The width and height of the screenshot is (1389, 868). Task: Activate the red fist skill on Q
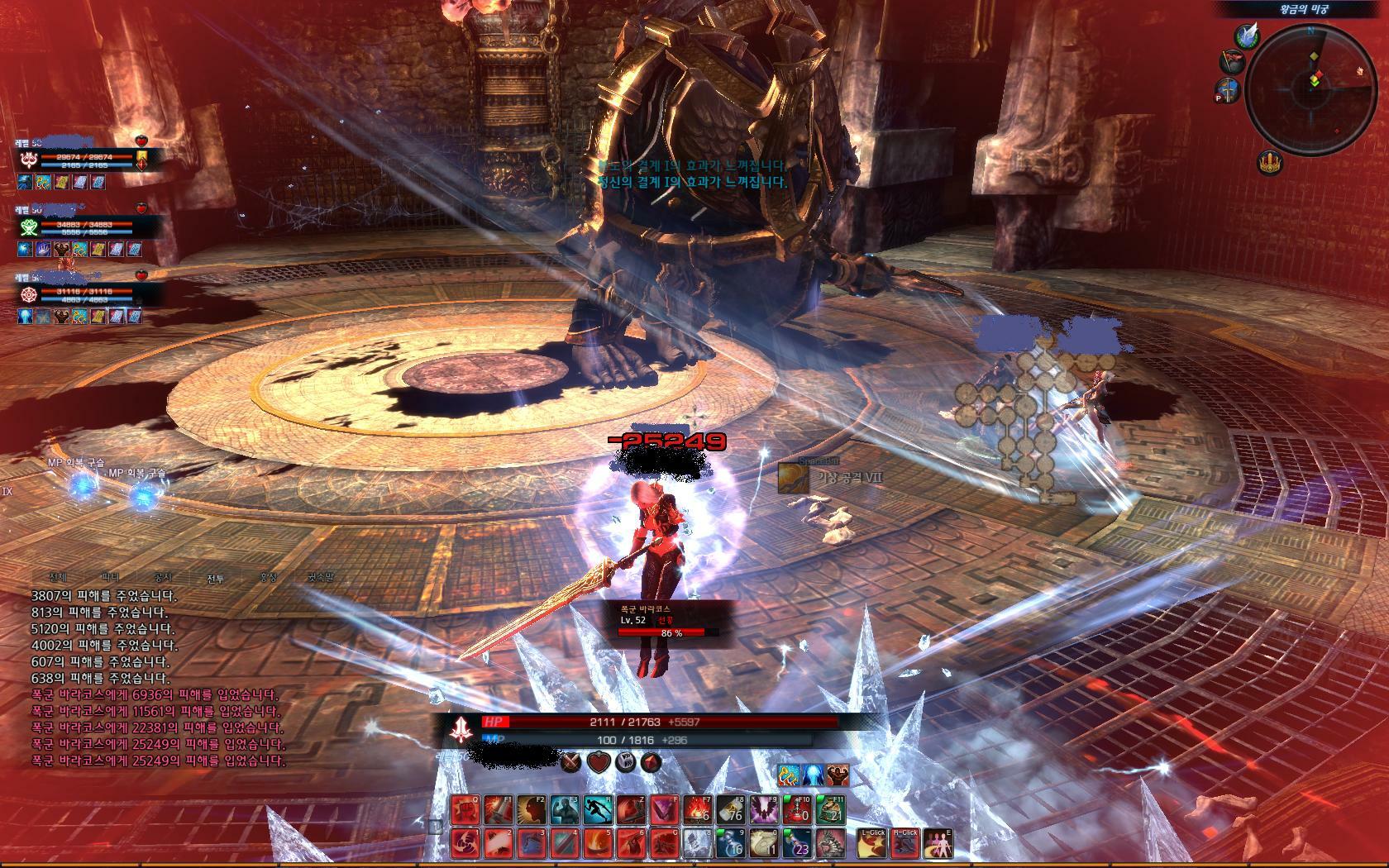464,810
